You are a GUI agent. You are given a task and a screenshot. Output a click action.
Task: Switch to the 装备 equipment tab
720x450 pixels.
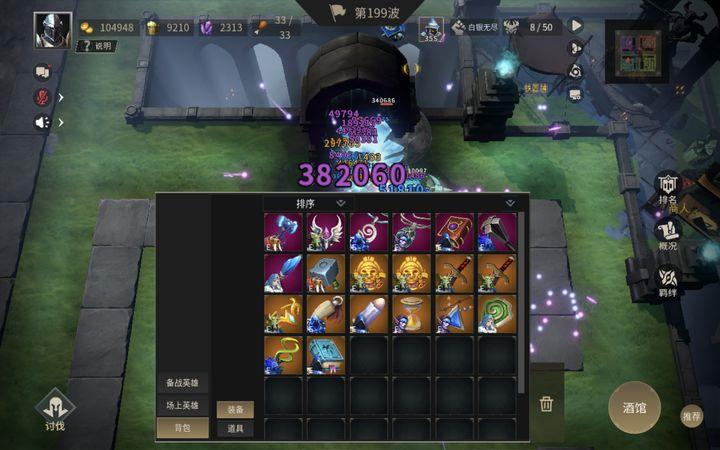point(235,409)
